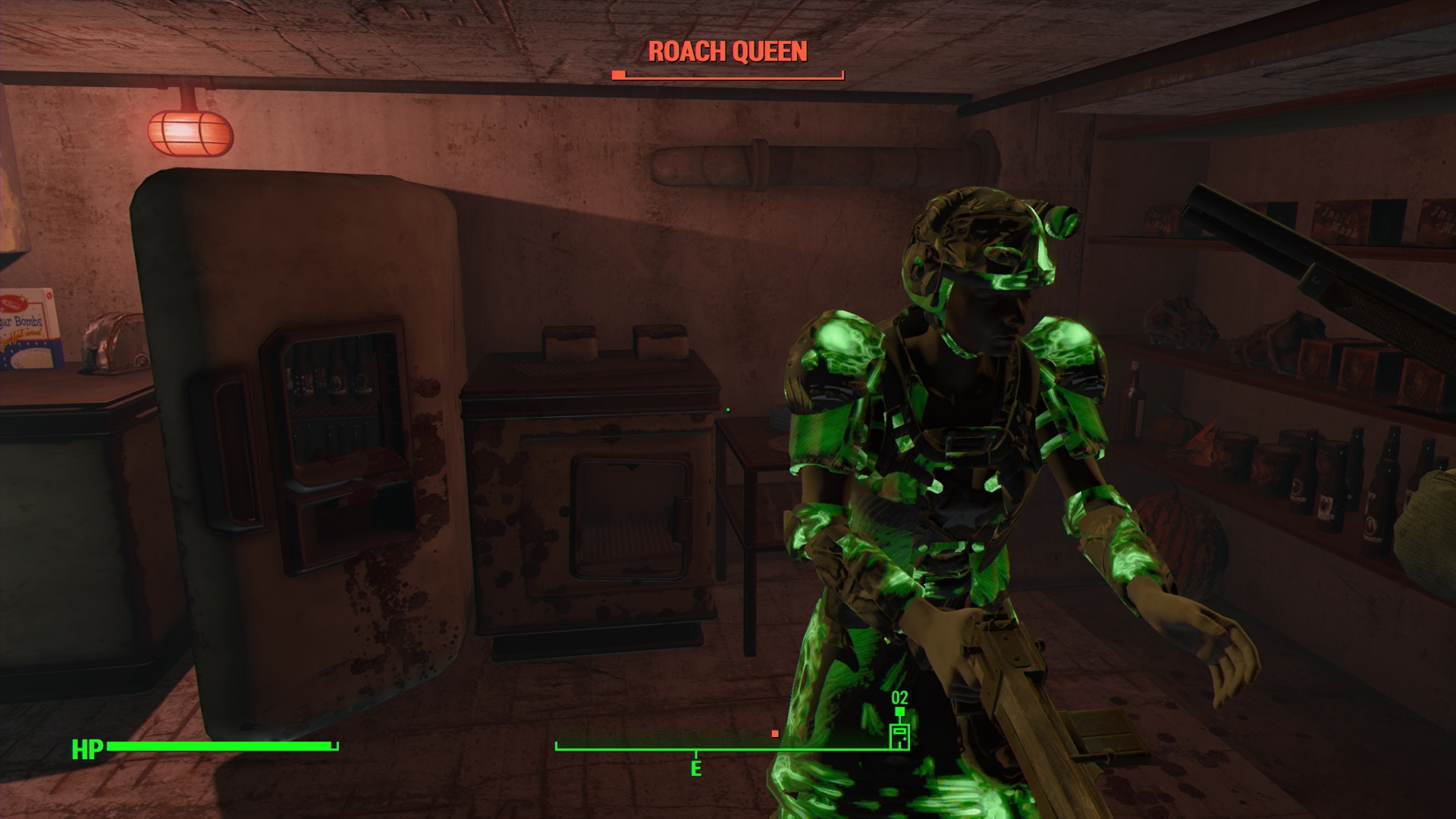Click the Roach Queen health bar
Viewport: 1456px width, 819px height.
726,74
